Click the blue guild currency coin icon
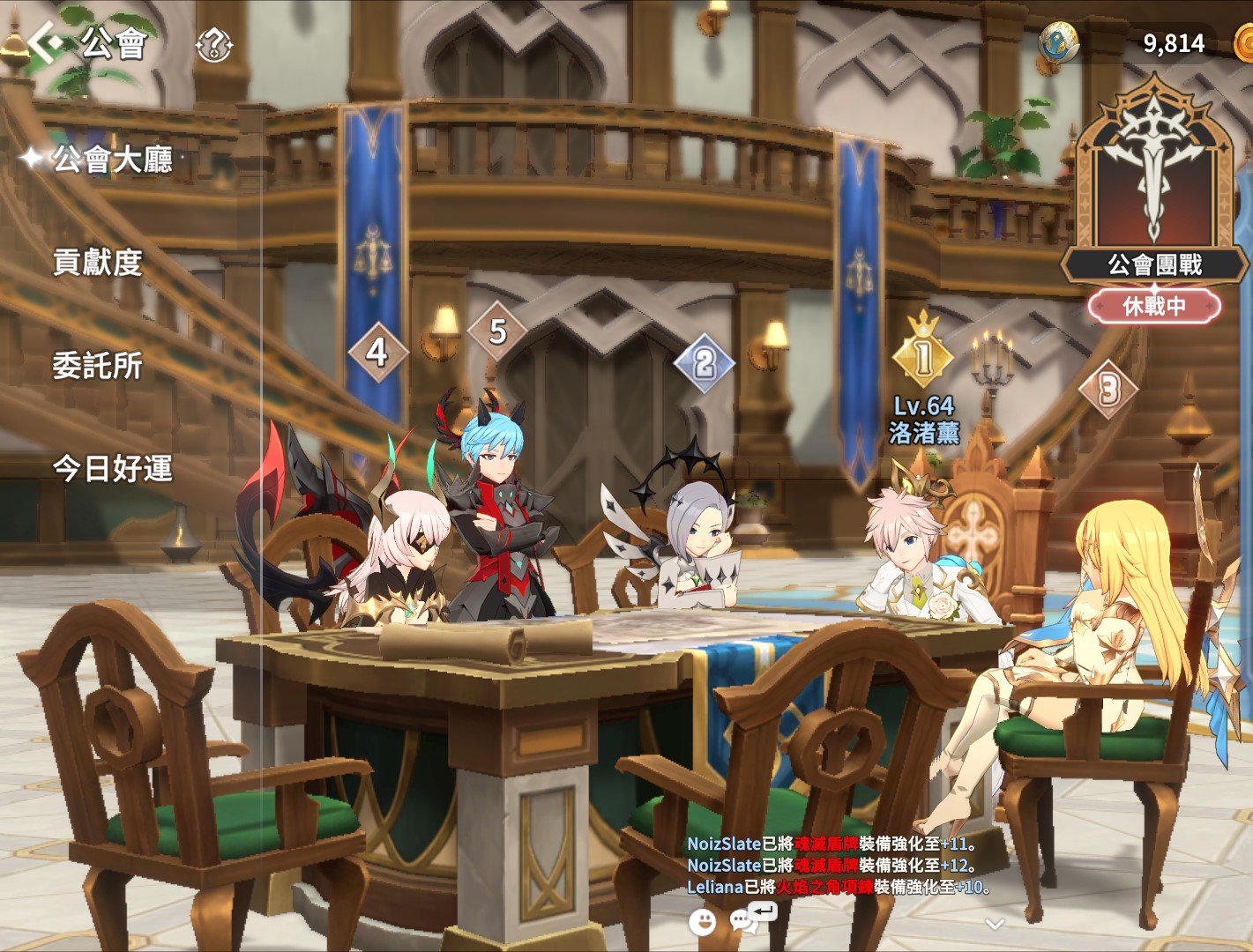 (1059, 41)
